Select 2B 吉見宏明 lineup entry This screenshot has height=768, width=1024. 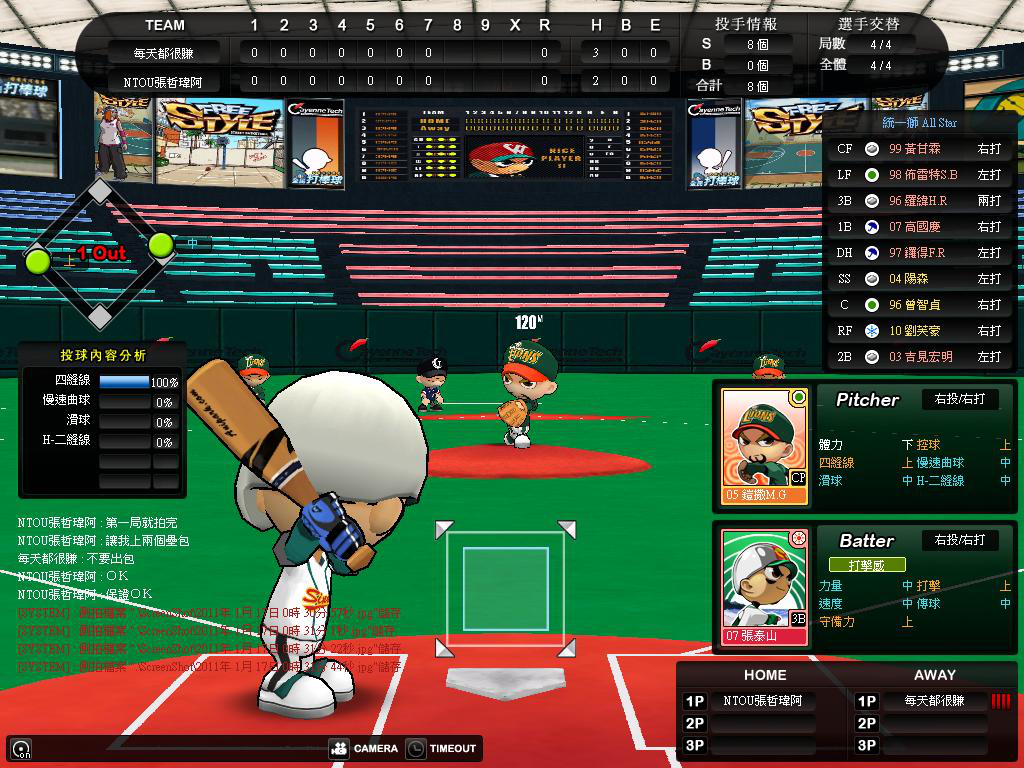coord(918,356)
